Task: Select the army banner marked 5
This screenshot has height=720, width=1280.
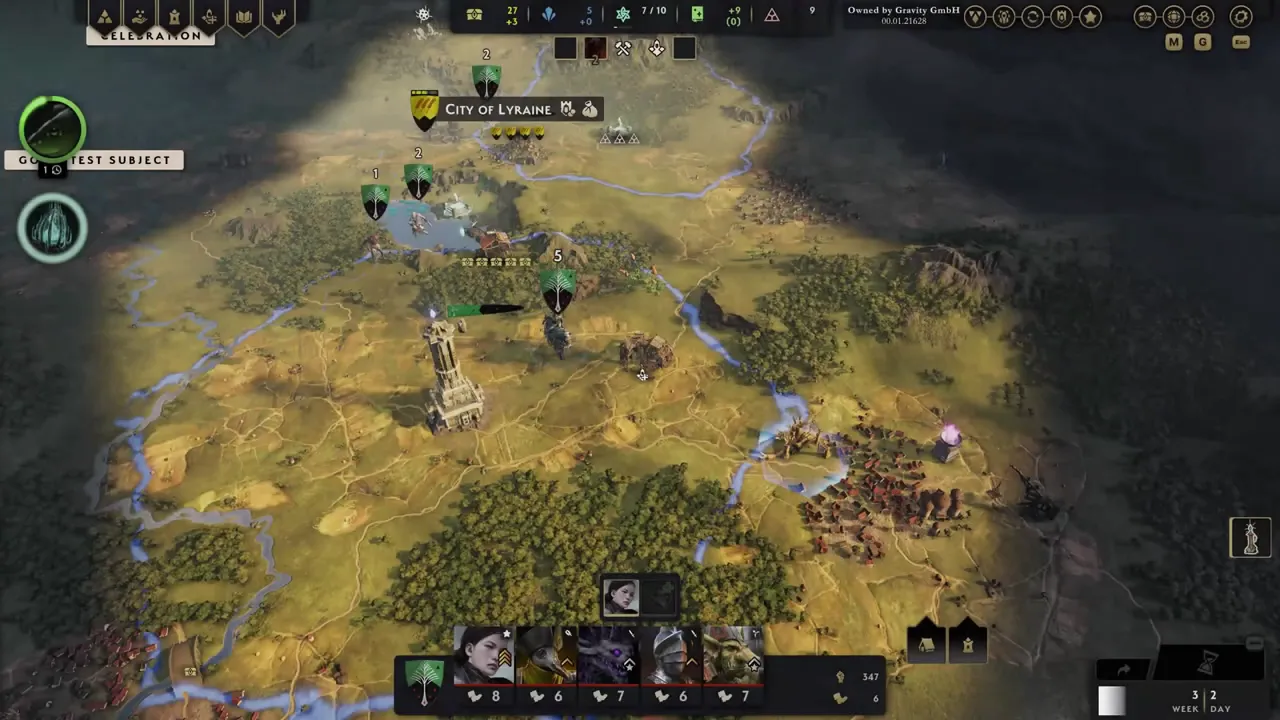Action: (558, 288)
